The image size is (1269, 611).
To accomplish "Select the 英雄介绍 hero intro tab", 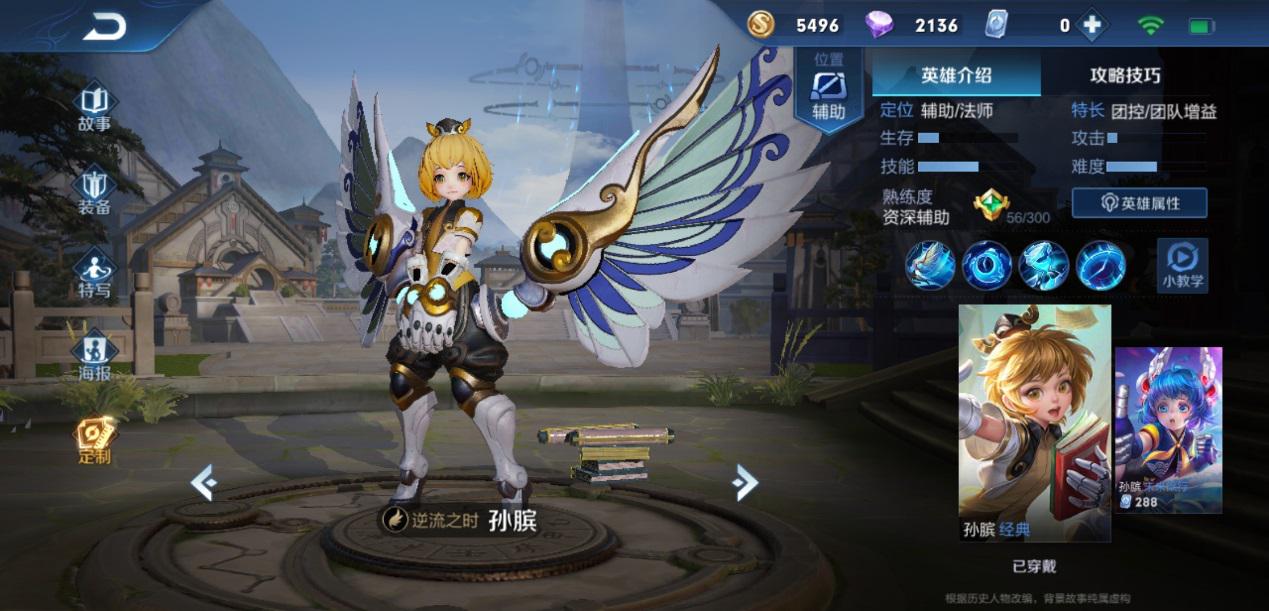I will 956,75.
